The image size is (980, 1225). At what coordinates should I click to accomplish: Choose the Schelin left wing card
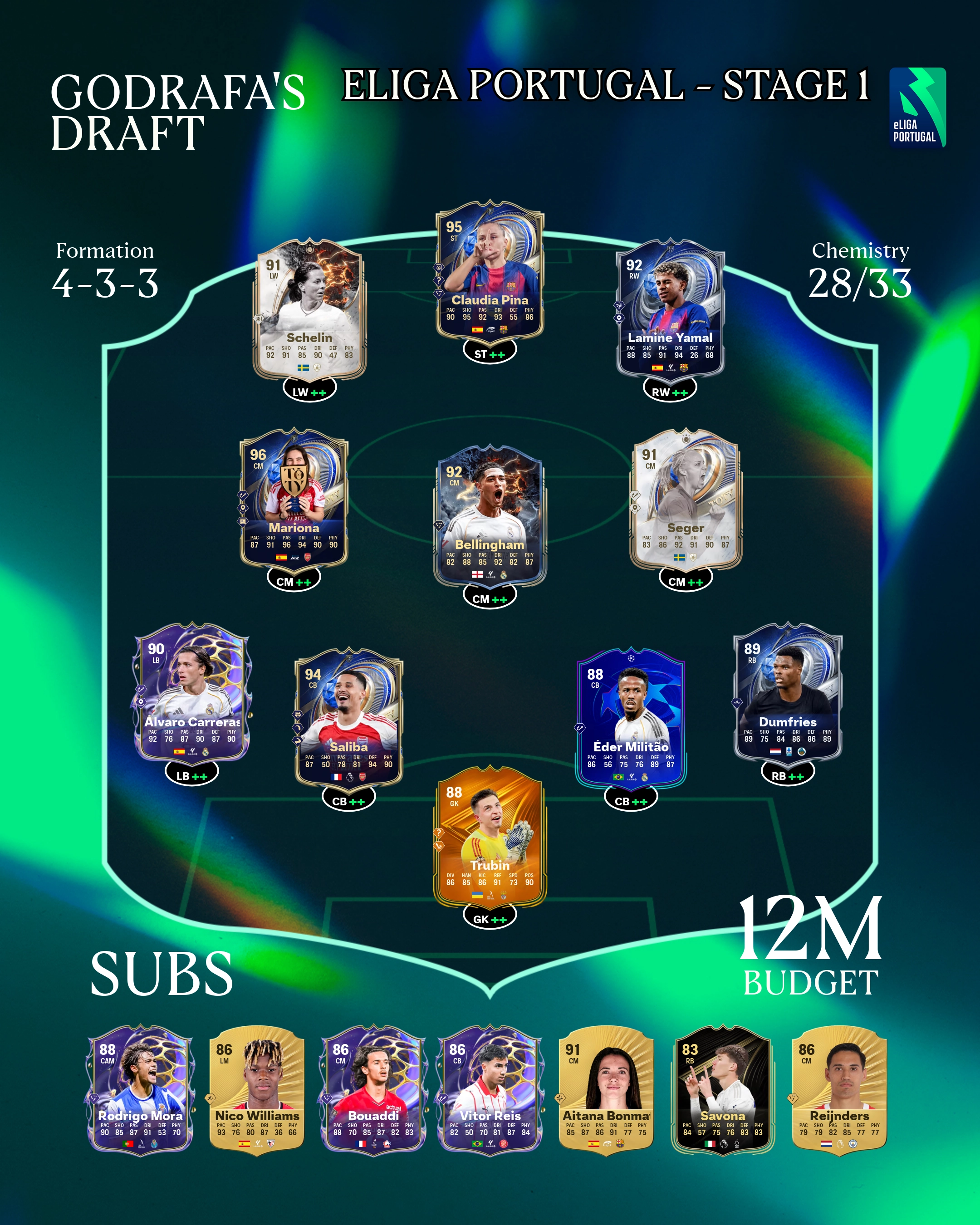pos(309,310)
